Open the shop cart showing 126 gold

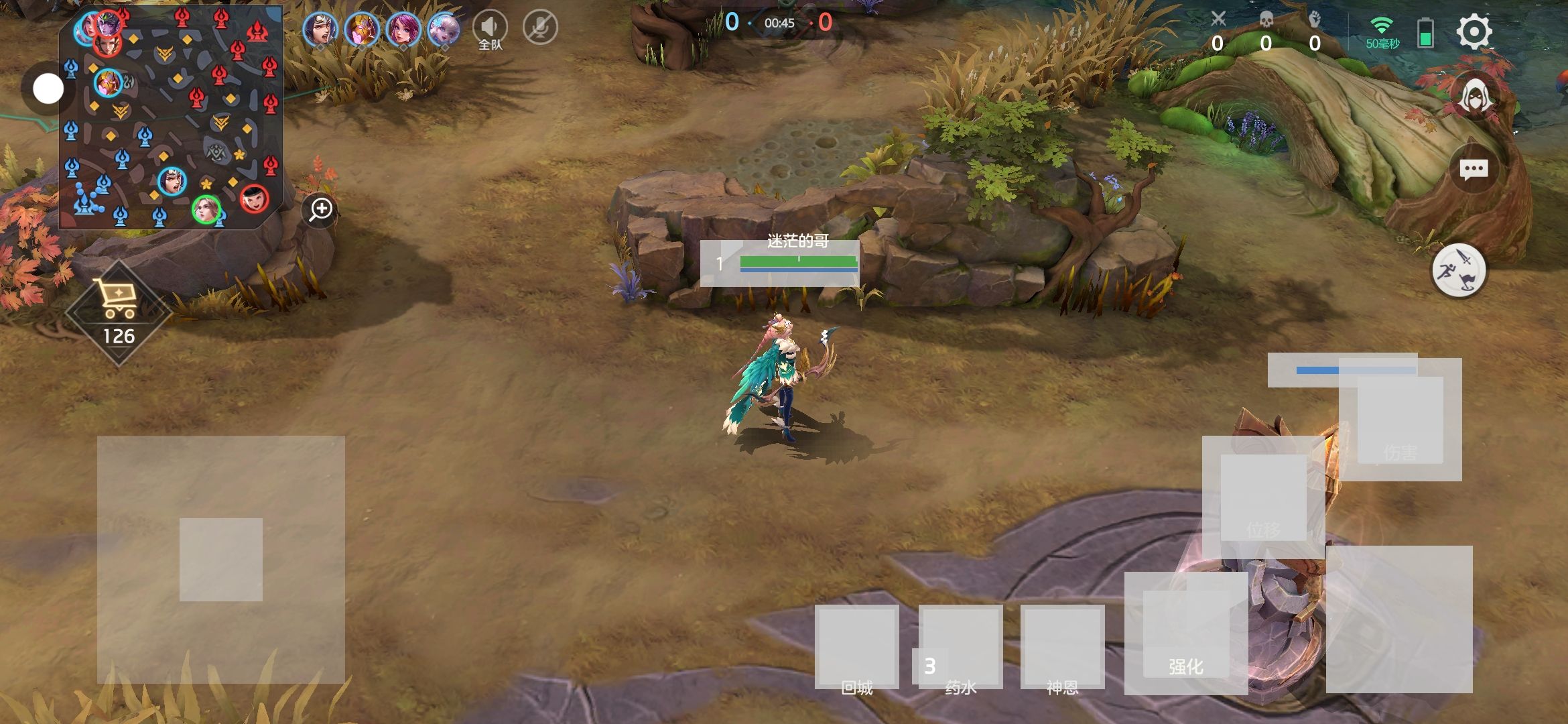tap(119, 312)
